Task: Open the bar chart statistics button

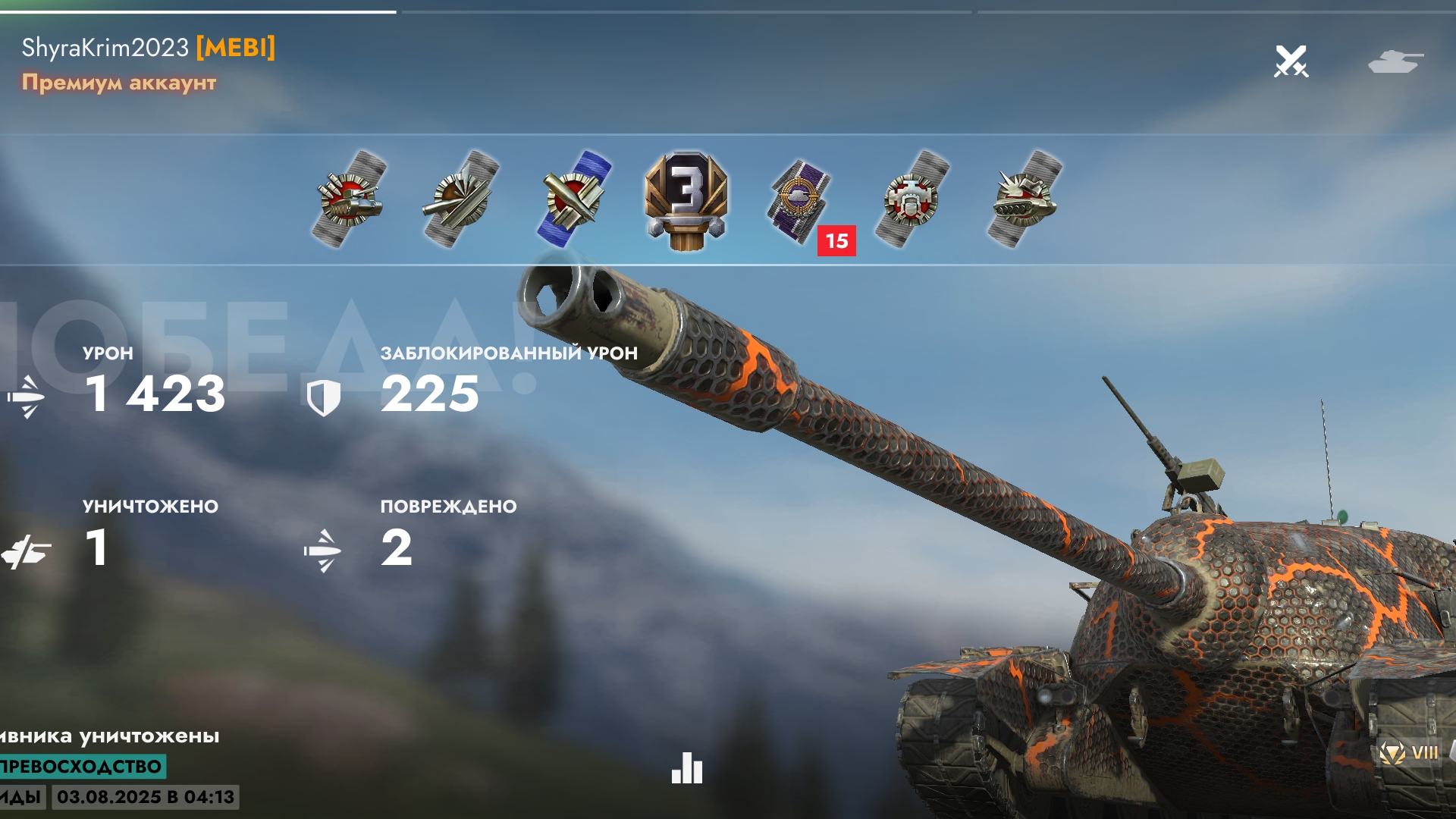Action: [x=687, y=768]
